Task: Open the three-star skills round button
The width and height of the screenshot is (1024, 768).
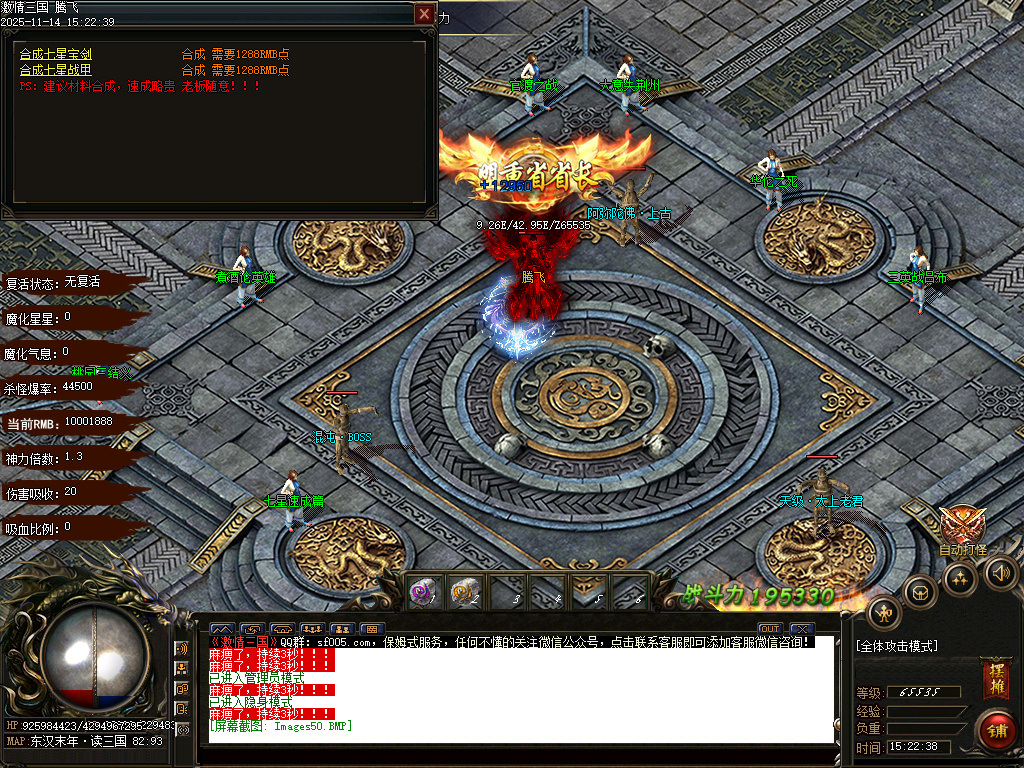Action: (x=960, y=577)
